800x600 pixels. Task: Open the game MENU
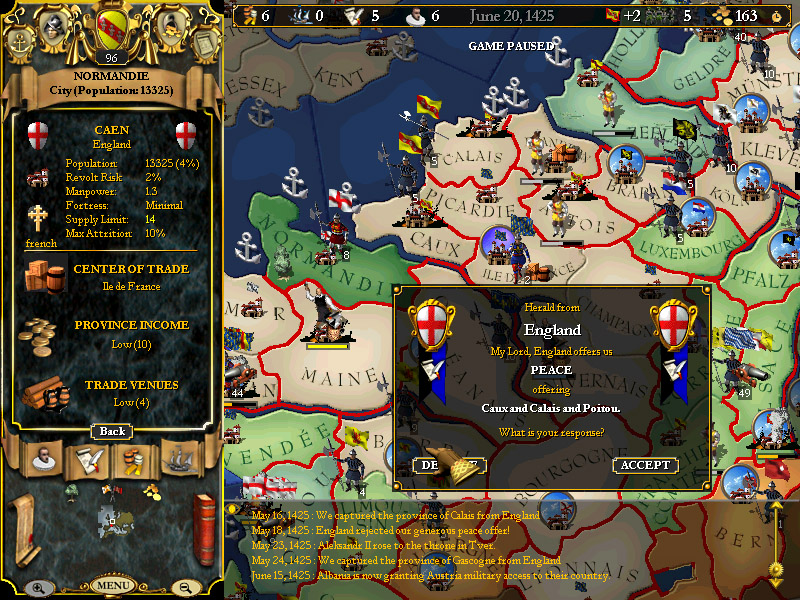point(112,585)
